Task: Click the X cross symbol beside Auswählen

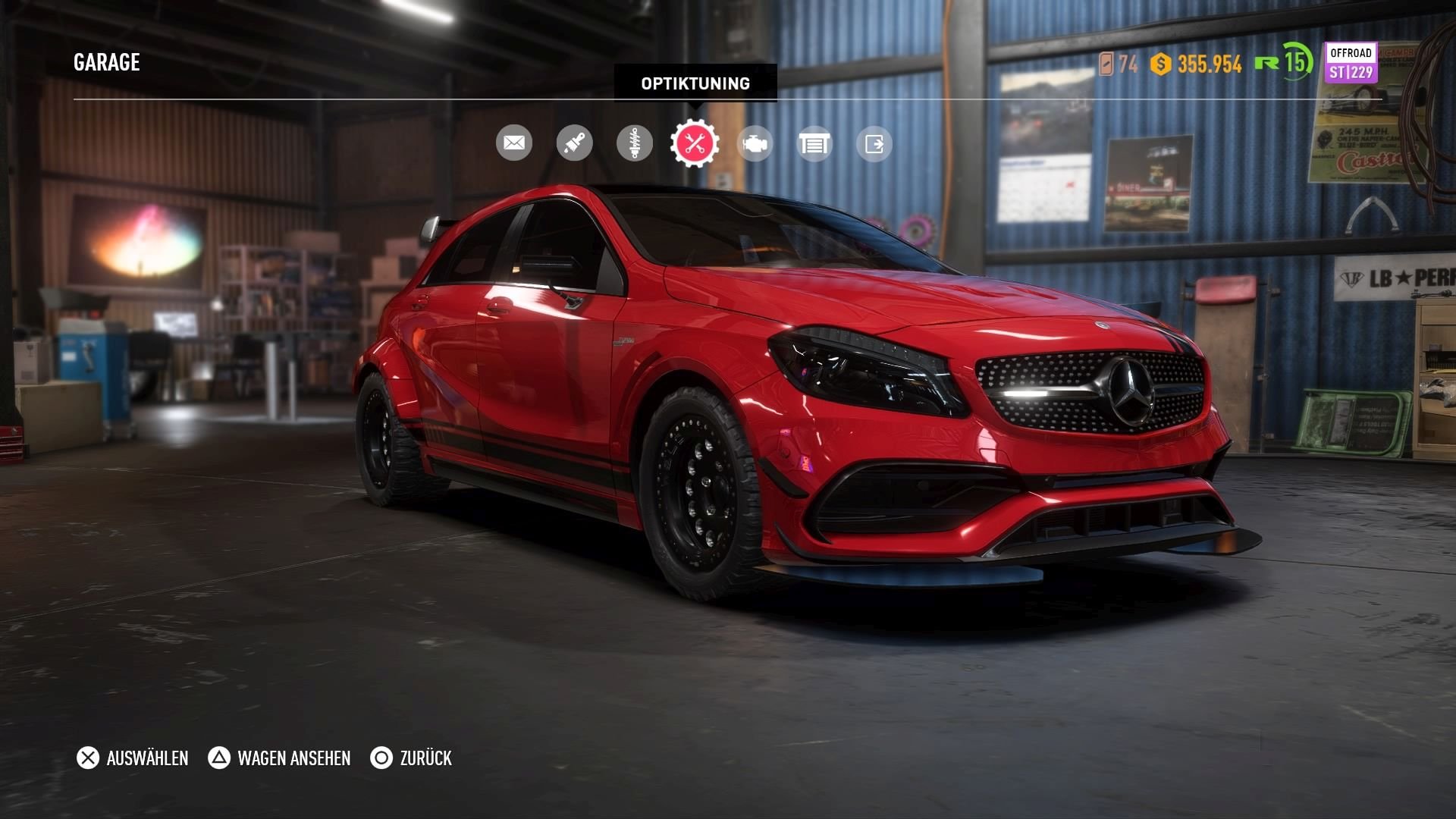Action: pos(87,758)
